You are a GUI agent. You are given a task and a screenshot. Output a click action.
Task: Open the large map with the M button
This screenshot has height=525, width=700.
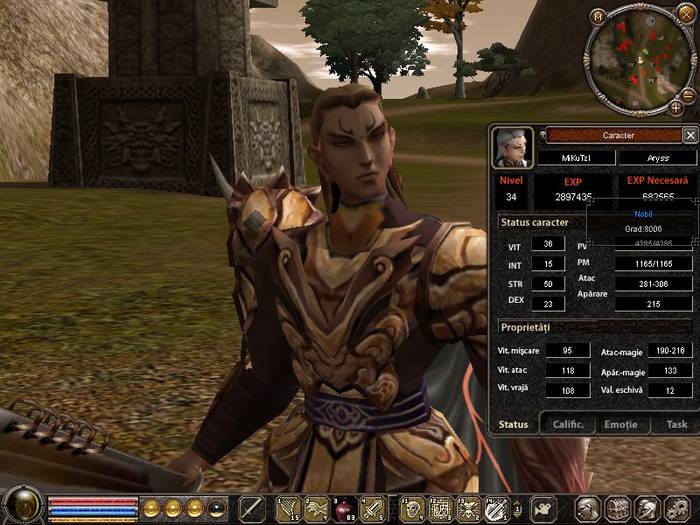597,15
